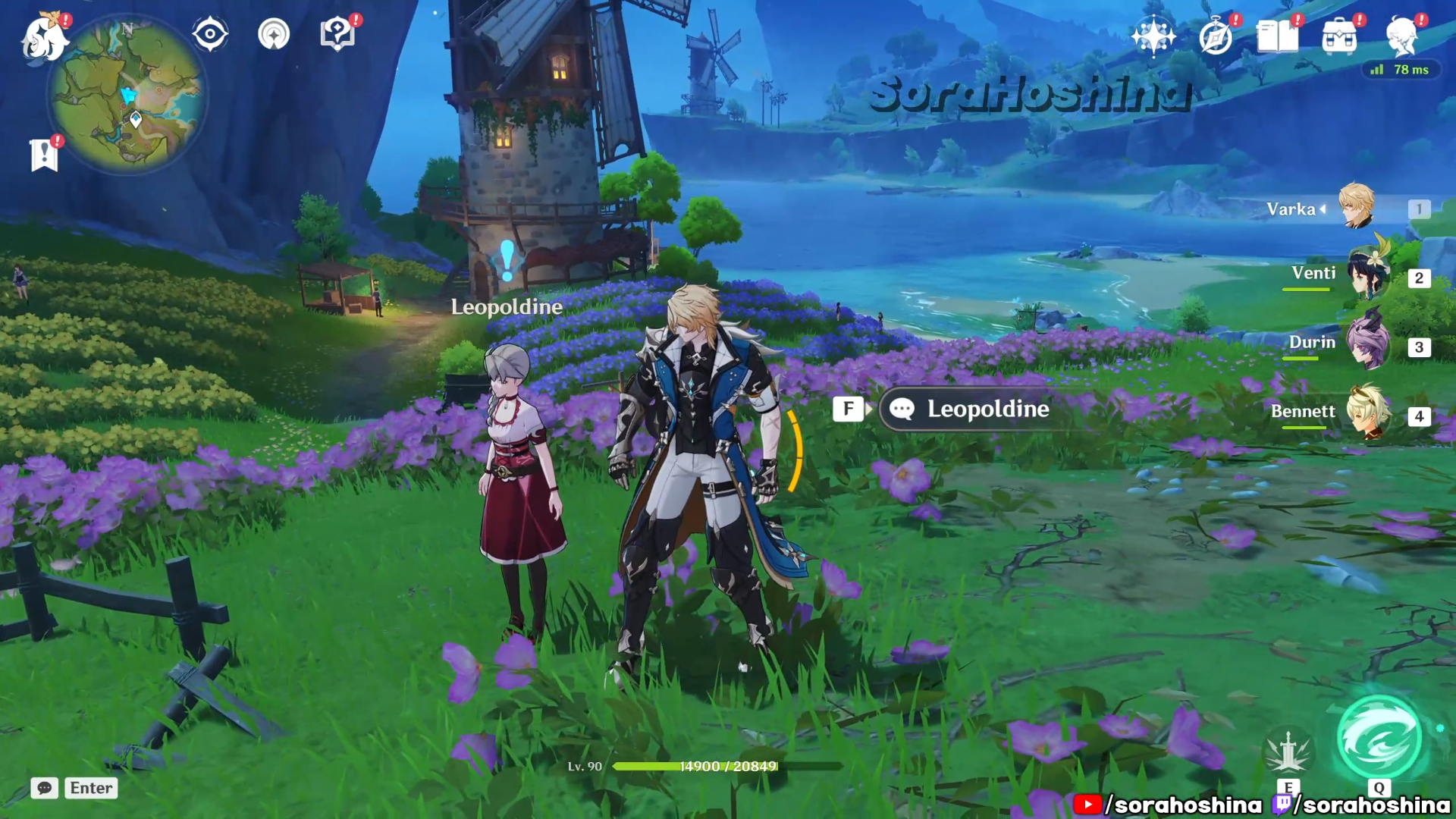This screenshot has height=819, width=1456.
Task: Open the character screen icon
Action: pyautogui.click(x=1401, y=36)
